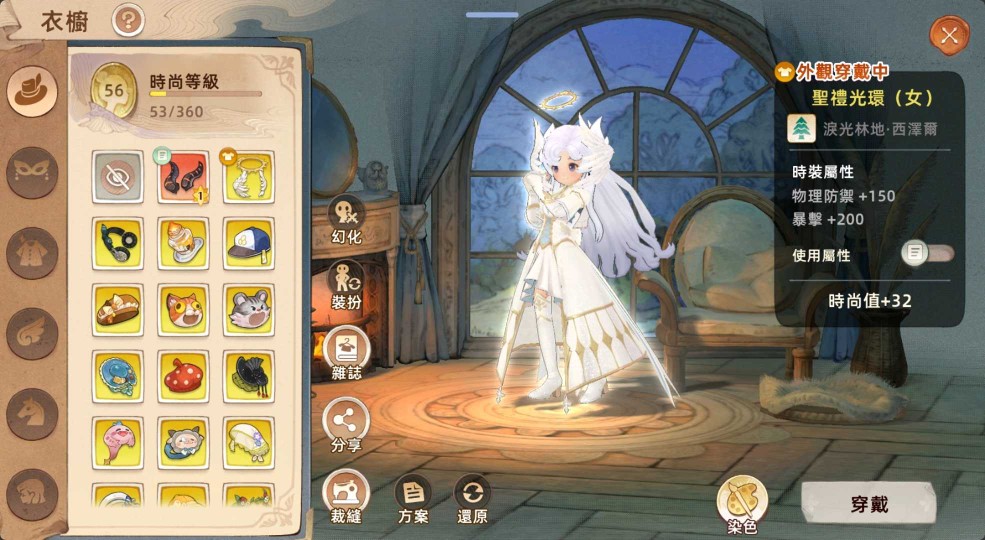
Task: Click the 穿戴 (wear) button
Action: click(x=868, y=504)
